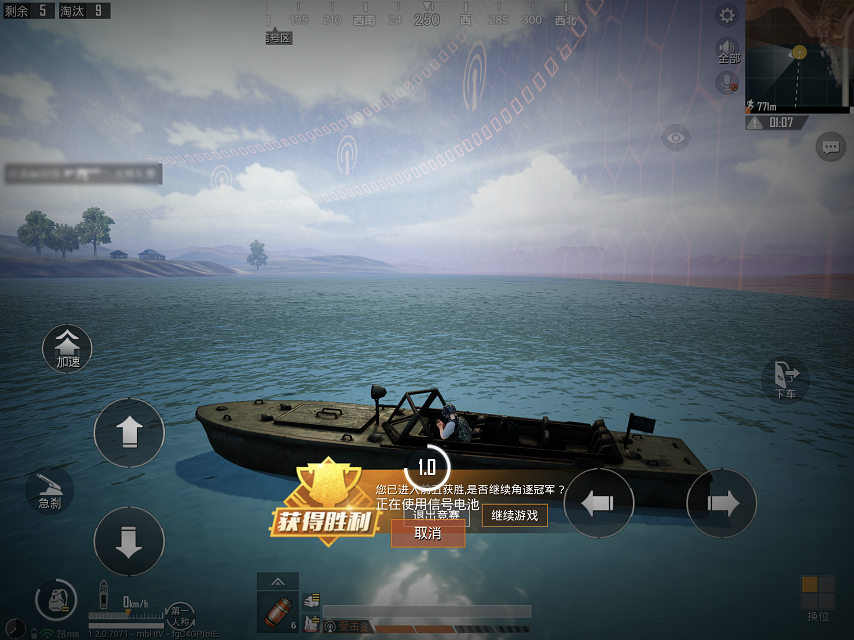Tap the forward up-arrow drive button
The width and height of the screenshot is (854, 640).
pos(128,433)
